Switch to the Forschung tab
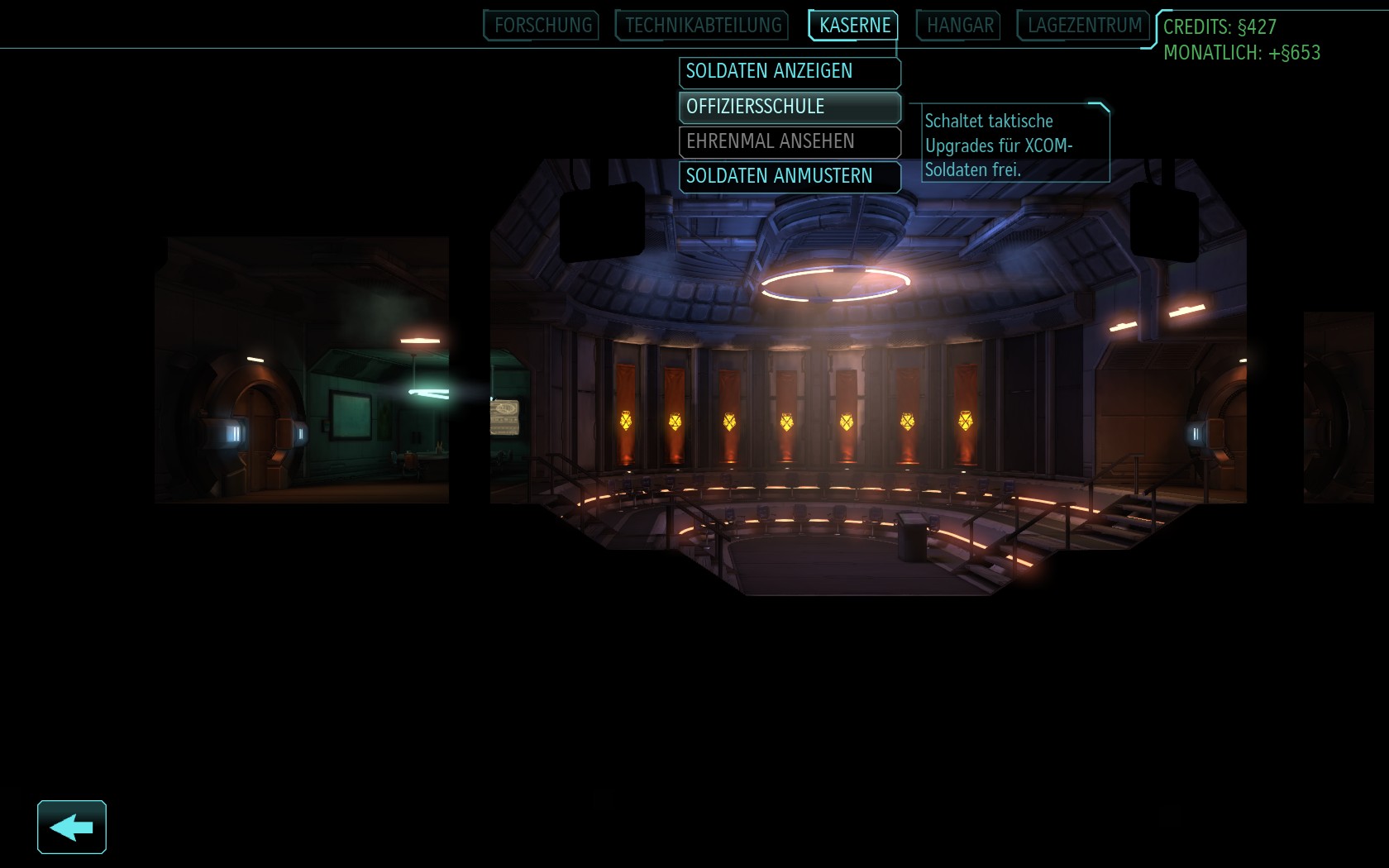Image resolution: width=1389 pixels, height=868 pixels. coord(542,26)
